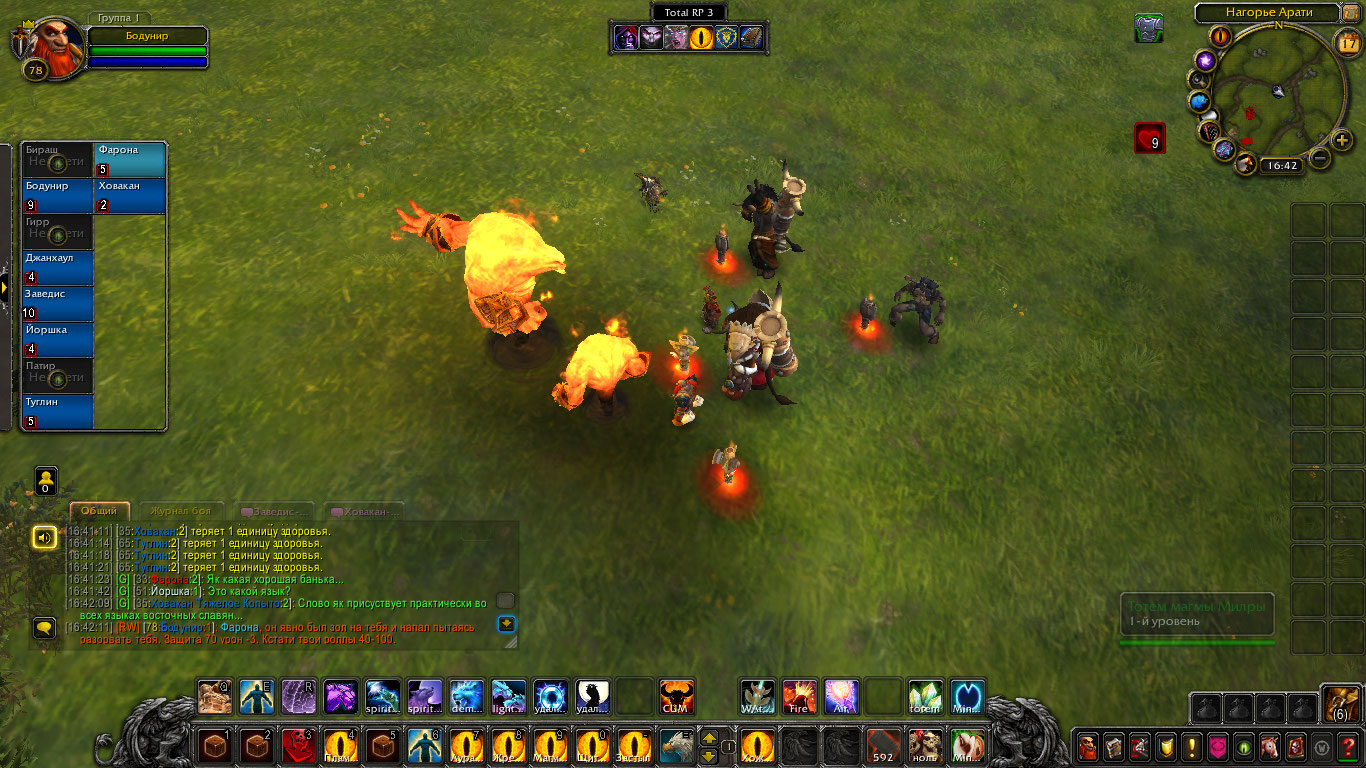Open the yellow exclamation quest log button

point(1192,746)
